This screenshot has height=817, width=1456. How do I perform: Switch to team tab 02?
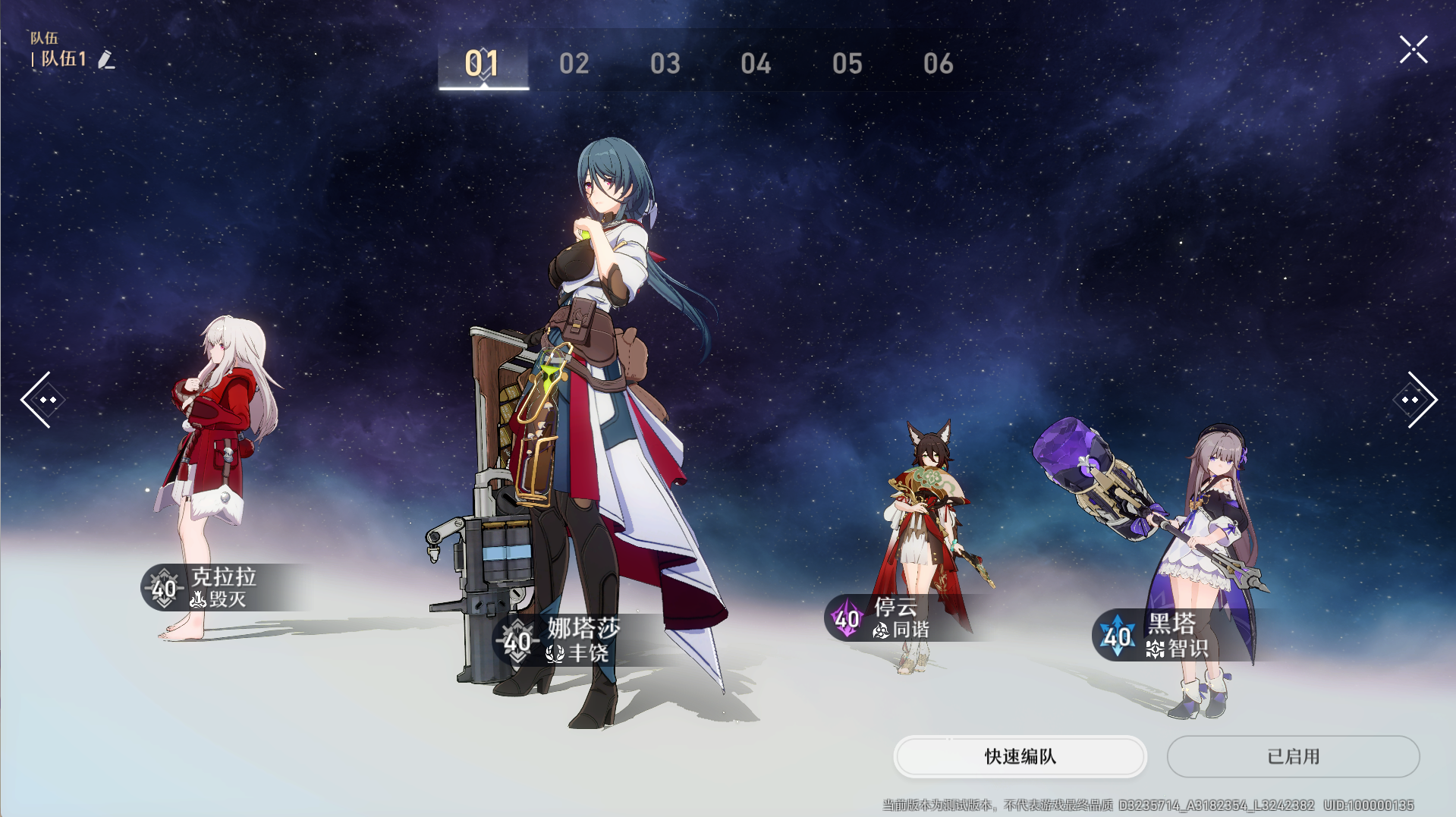tap(574, 64)
